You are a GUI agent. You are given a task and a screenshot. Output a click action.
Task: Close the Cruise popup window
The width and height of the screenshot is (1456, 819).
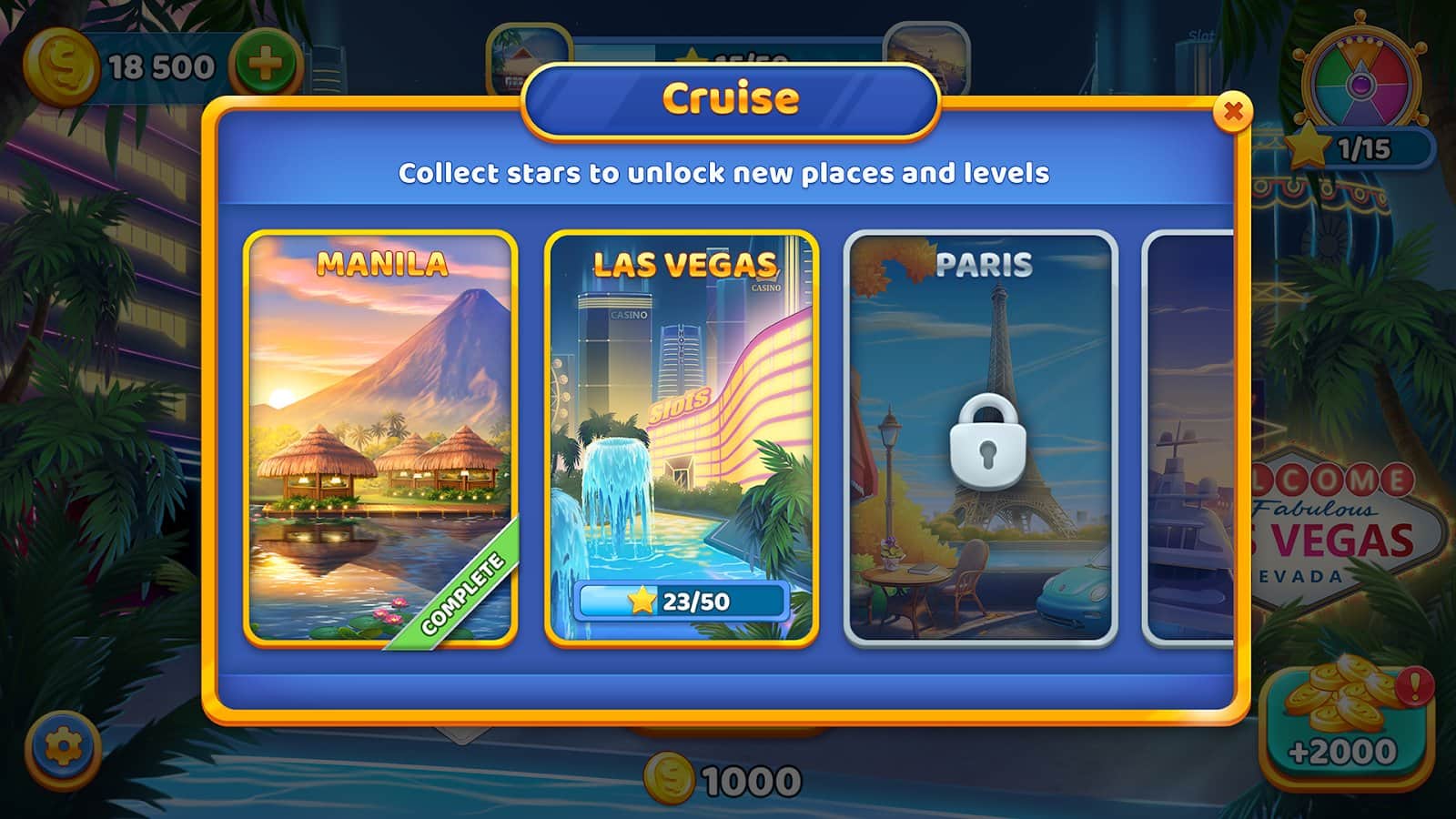coord(1233,112)
